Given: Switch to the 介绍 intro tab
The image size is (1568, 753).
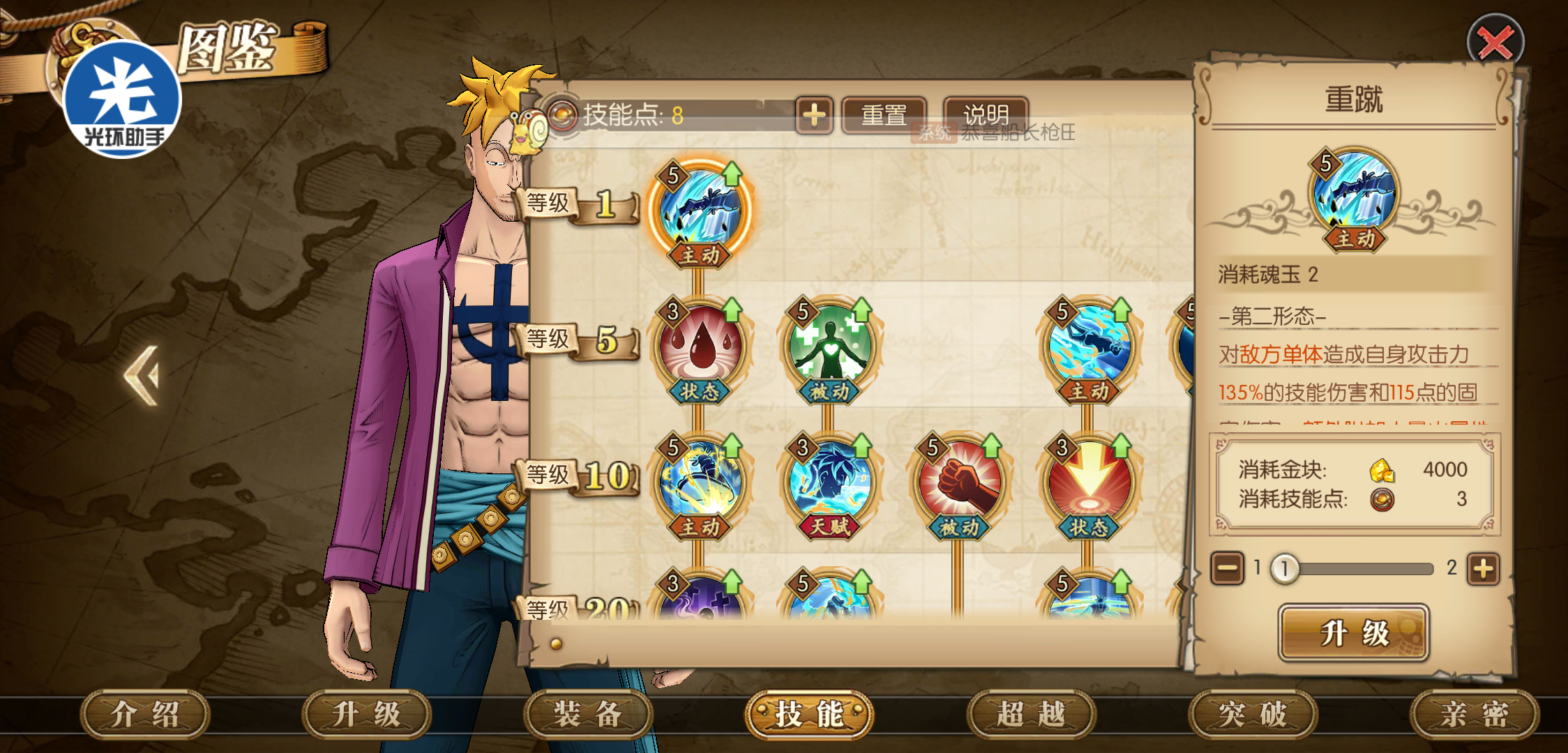Looking at the screenshot, I should 145,714.
